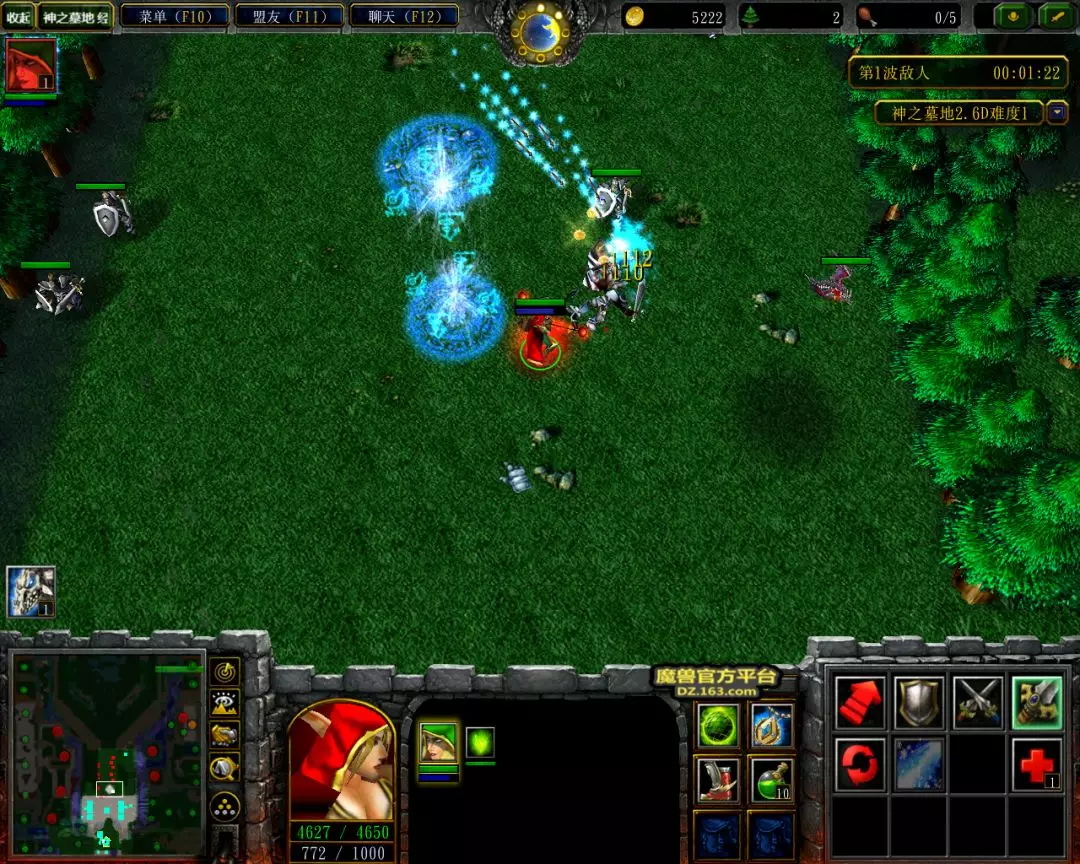Viewport: 1080px width, 864px height.
Task: Open the red cross hero skills button
Action: [x=1036, y=765]
